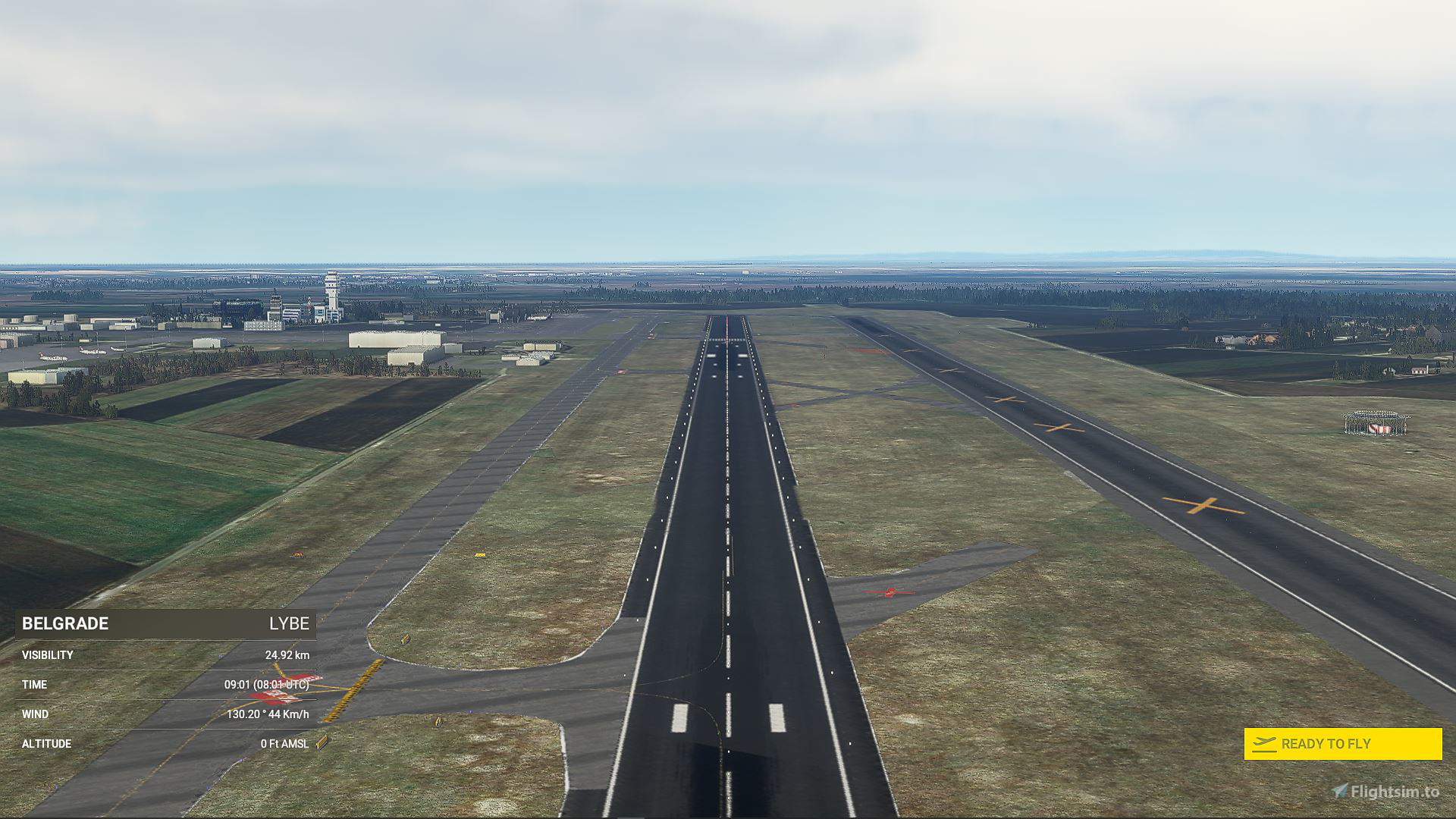1456x819 pixels.
Task: Click the LYBE ICAO code label
Action: (288, 624)
